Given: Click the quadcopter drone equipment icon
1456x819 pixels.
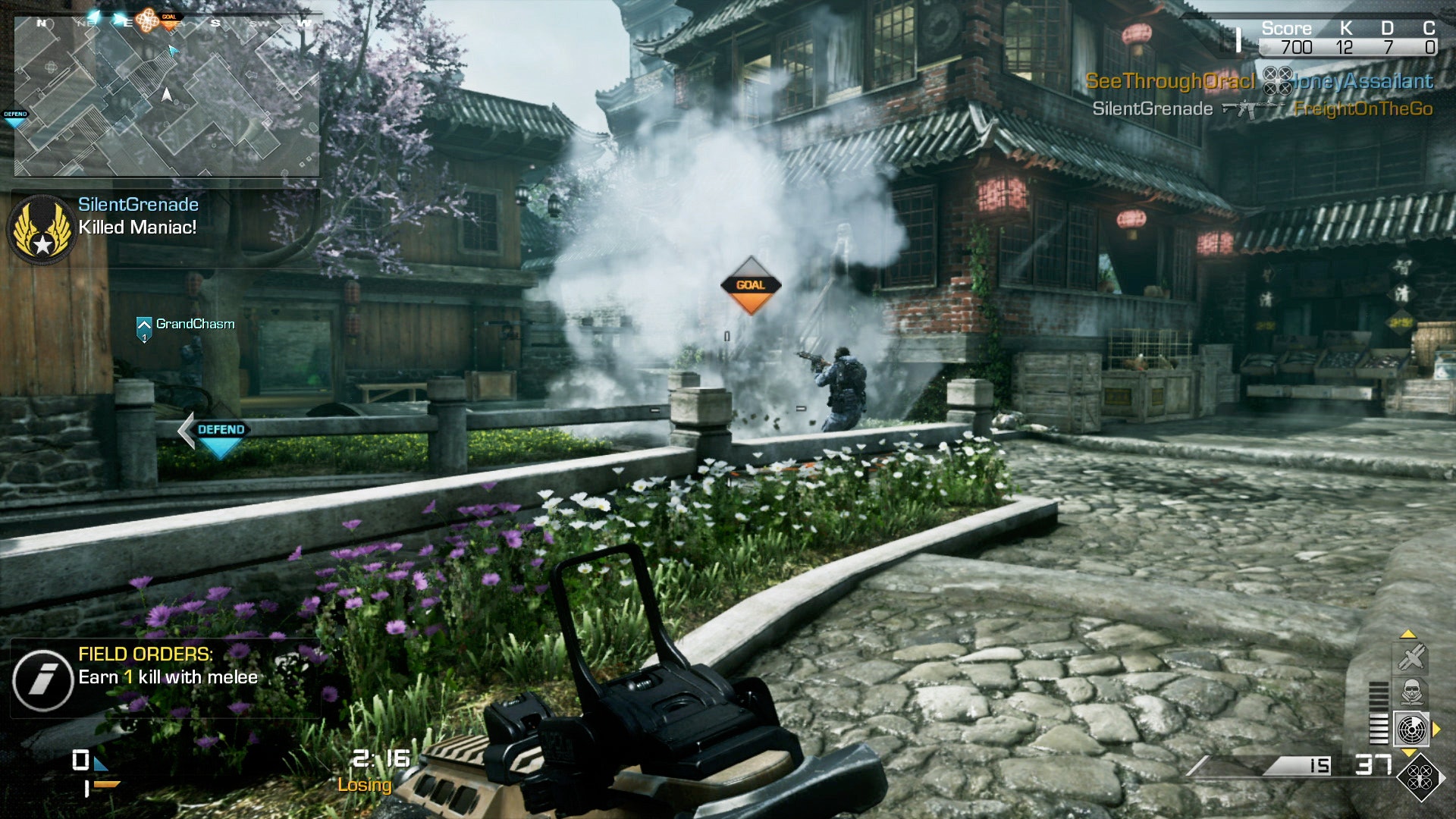Looking at the screenshot, I should tap(1420, 777).
